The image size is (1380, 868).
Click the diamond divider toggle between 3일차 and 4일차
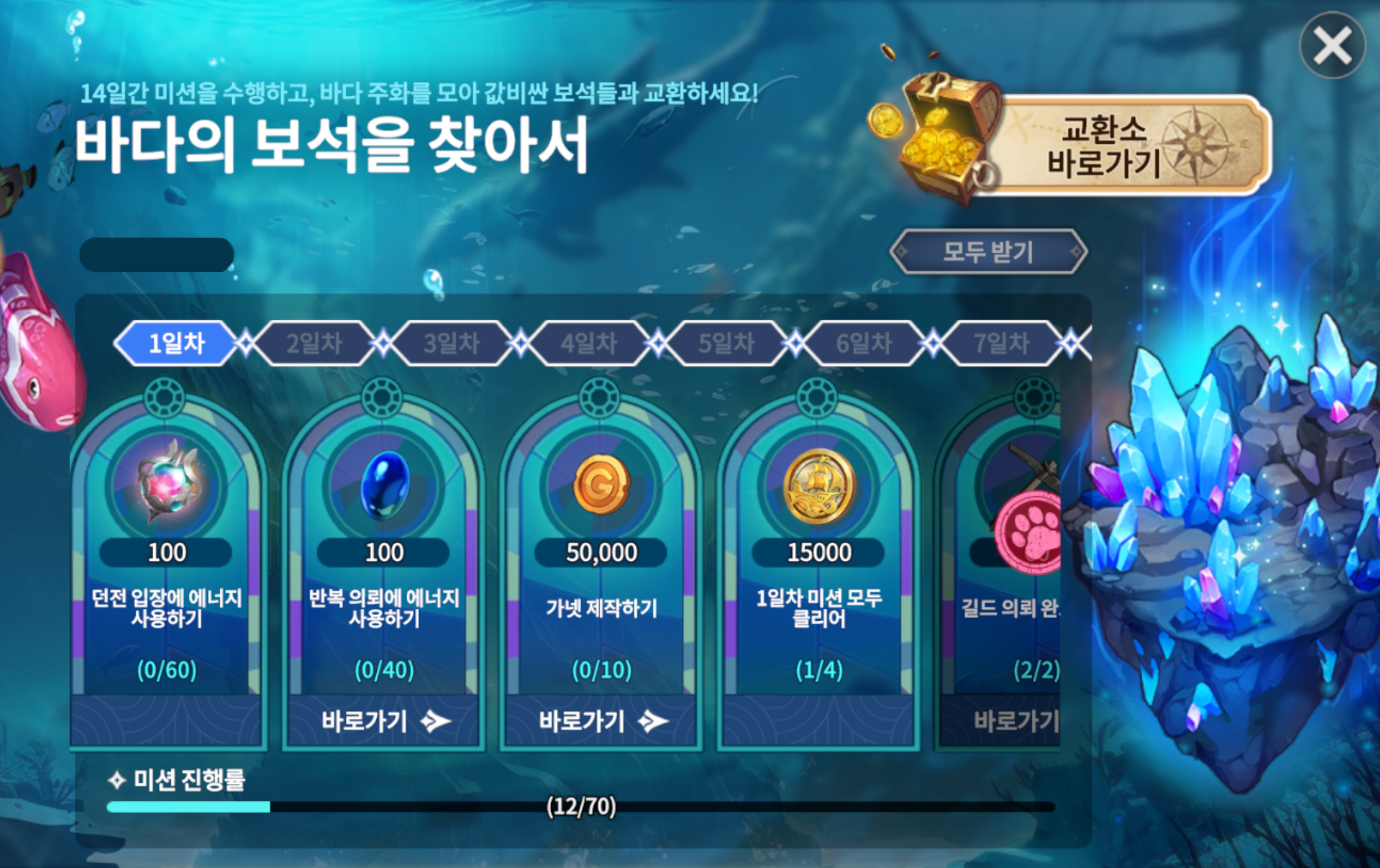pyautogui.click(x=520, y=343)
